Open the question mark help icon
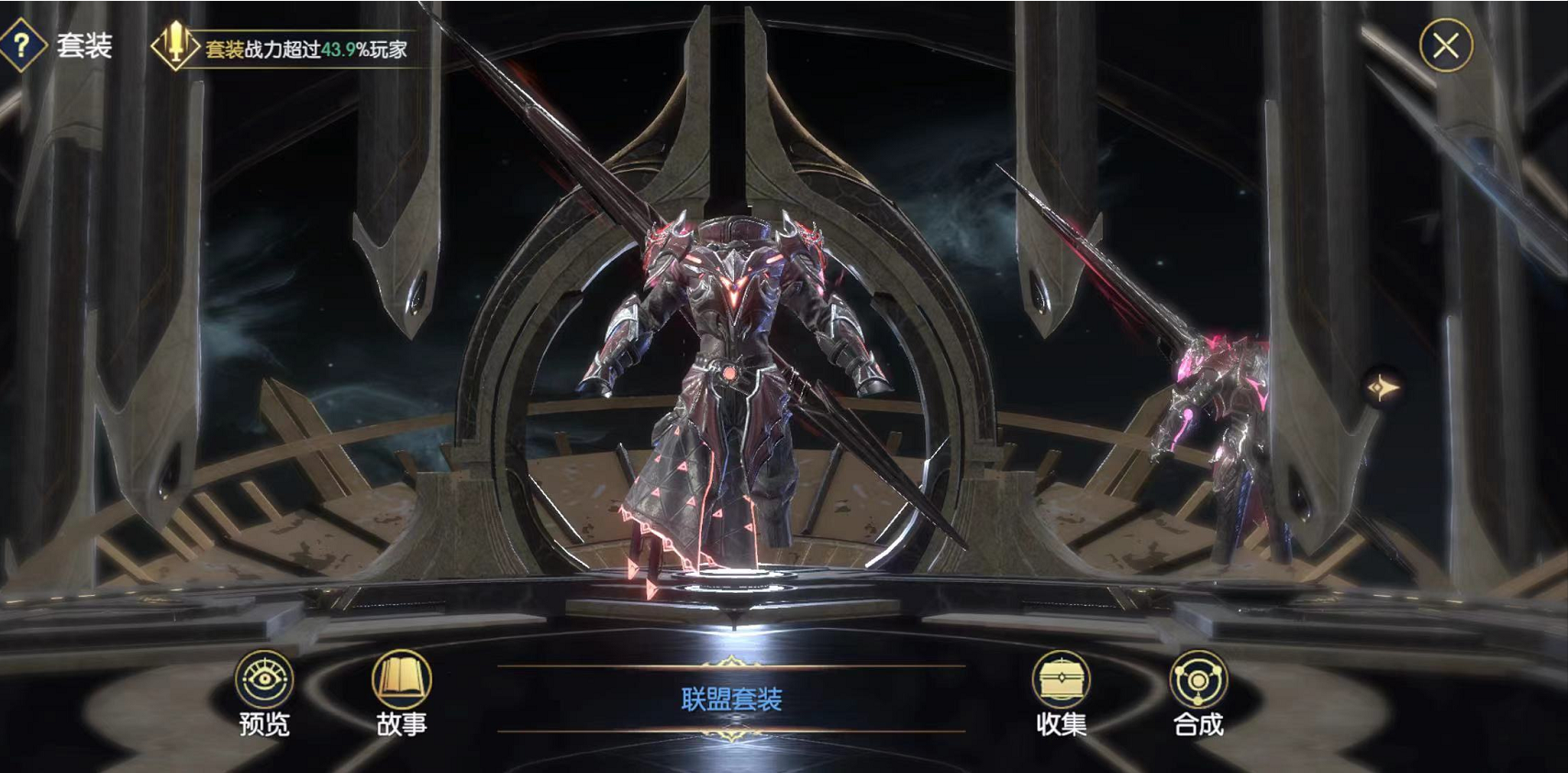Viewport: 1568px width, 773px height. [x=22, y=45]
